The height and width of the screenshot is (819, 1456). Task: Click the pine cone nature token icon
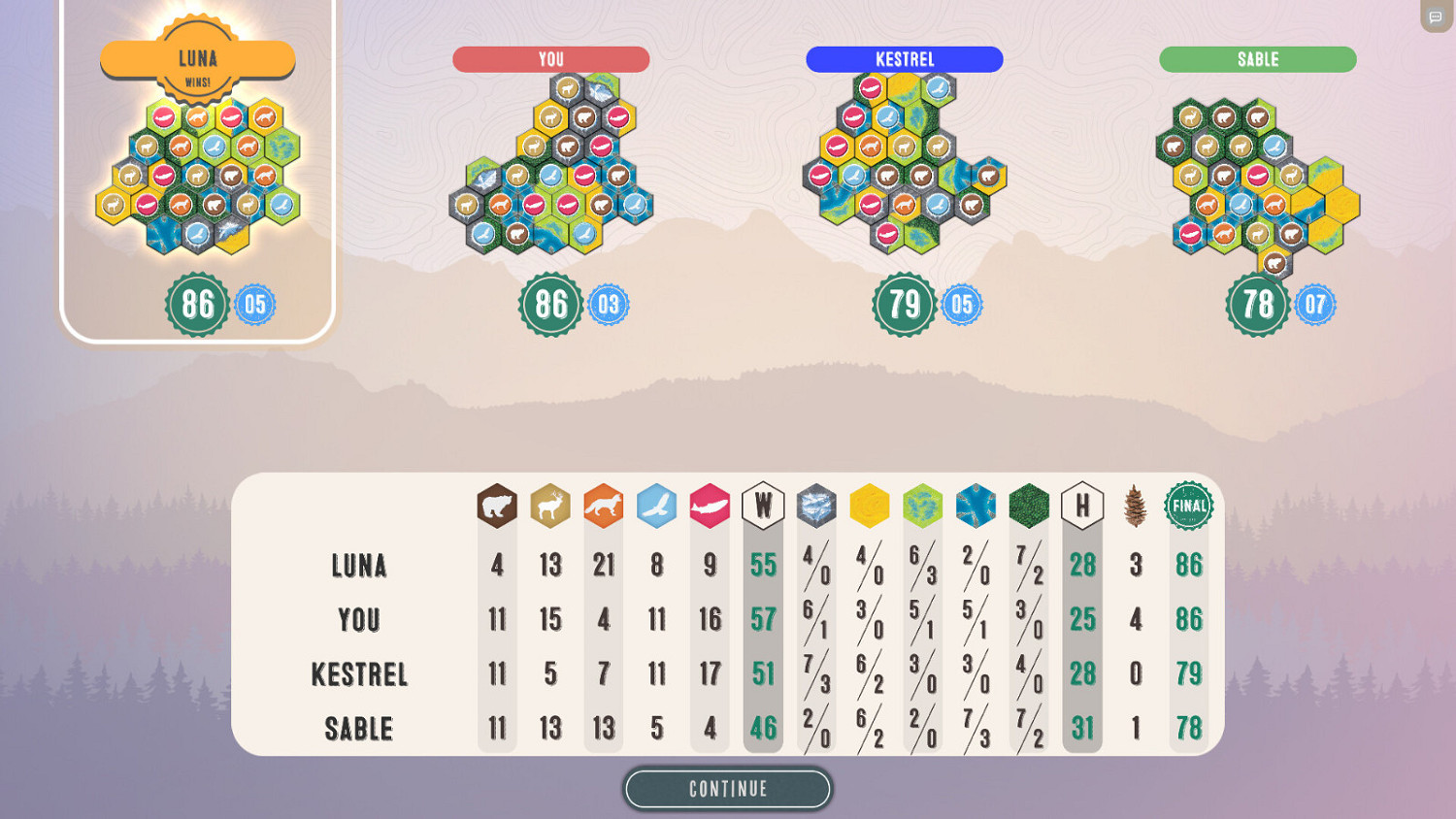point(1136,505)
